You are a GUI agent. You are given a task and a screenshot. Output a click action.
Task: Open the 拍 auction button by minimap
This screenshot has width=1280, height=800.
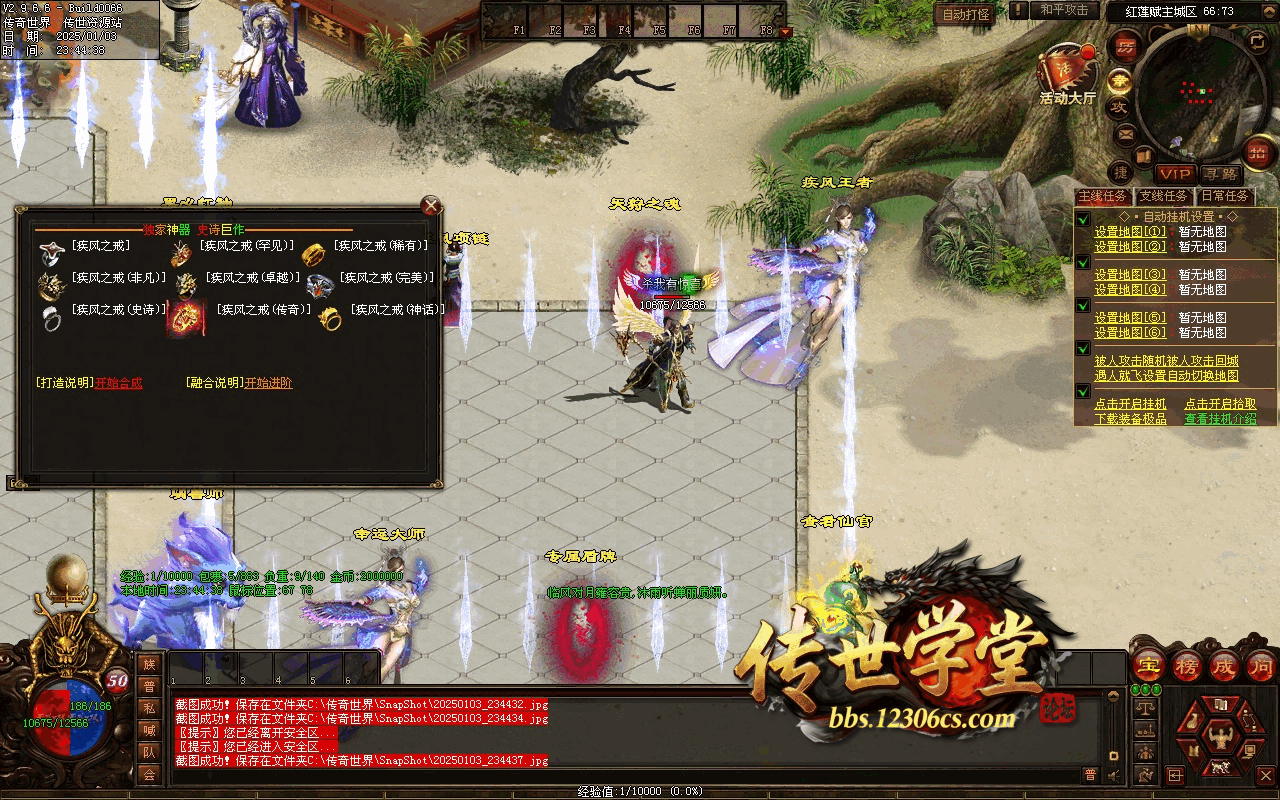tap(1257, 153)
